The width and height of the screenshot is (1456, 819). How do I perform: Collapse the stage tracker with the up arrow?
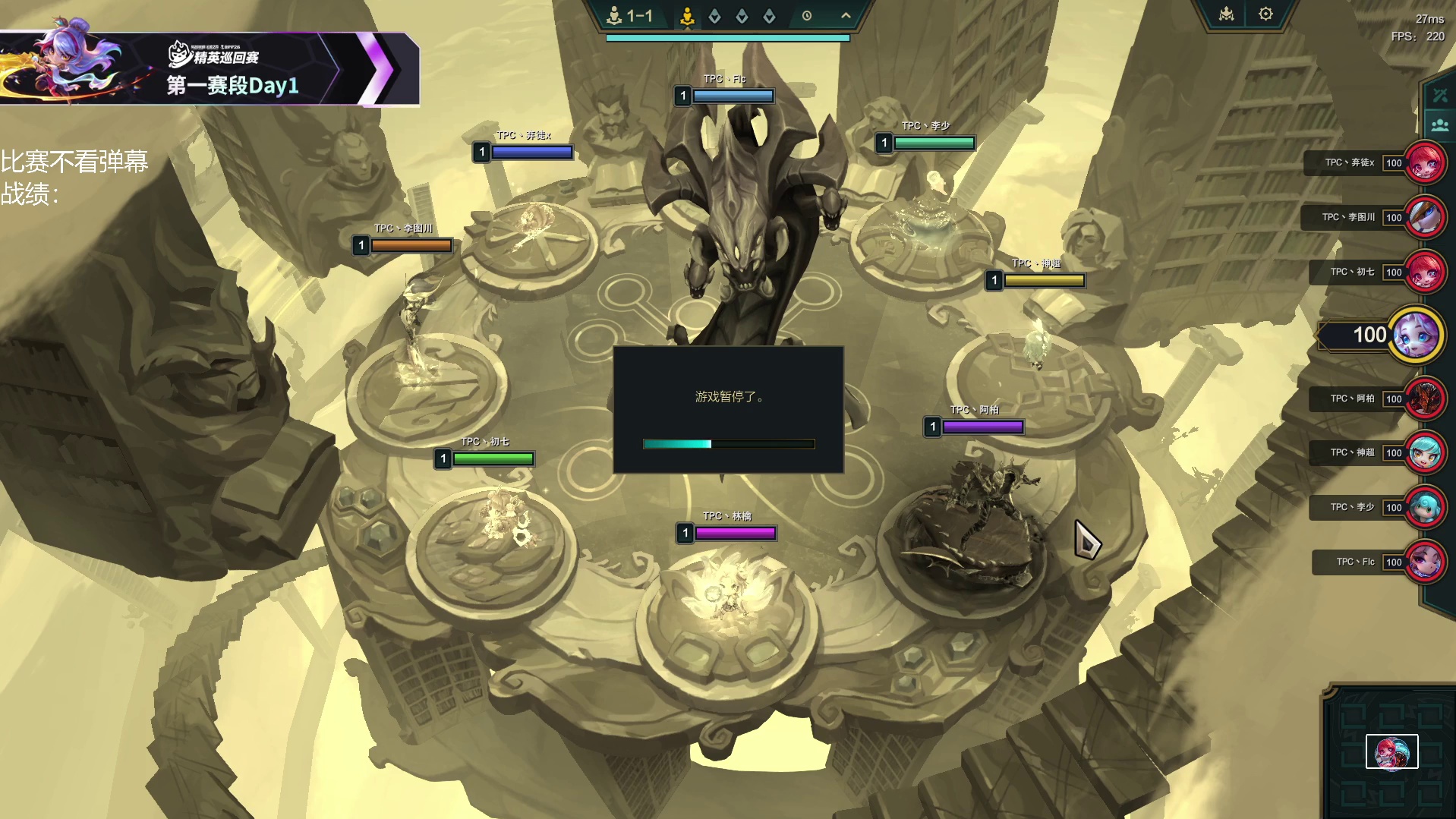846,15
